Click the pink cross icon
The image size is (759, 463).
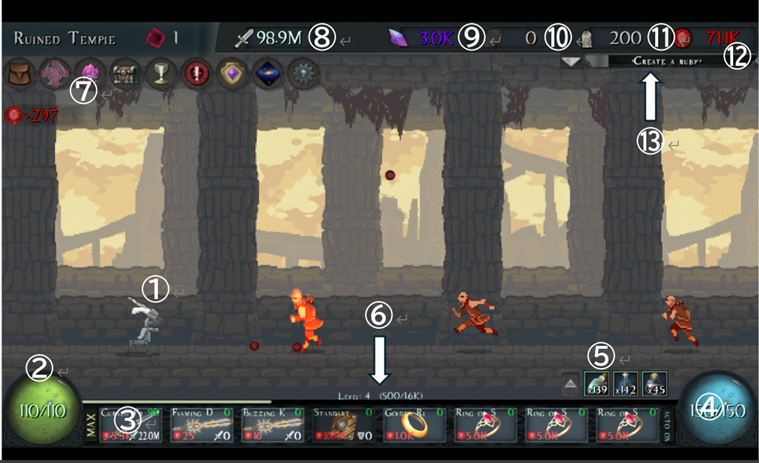pyautogui.click(x=53, y=73)
